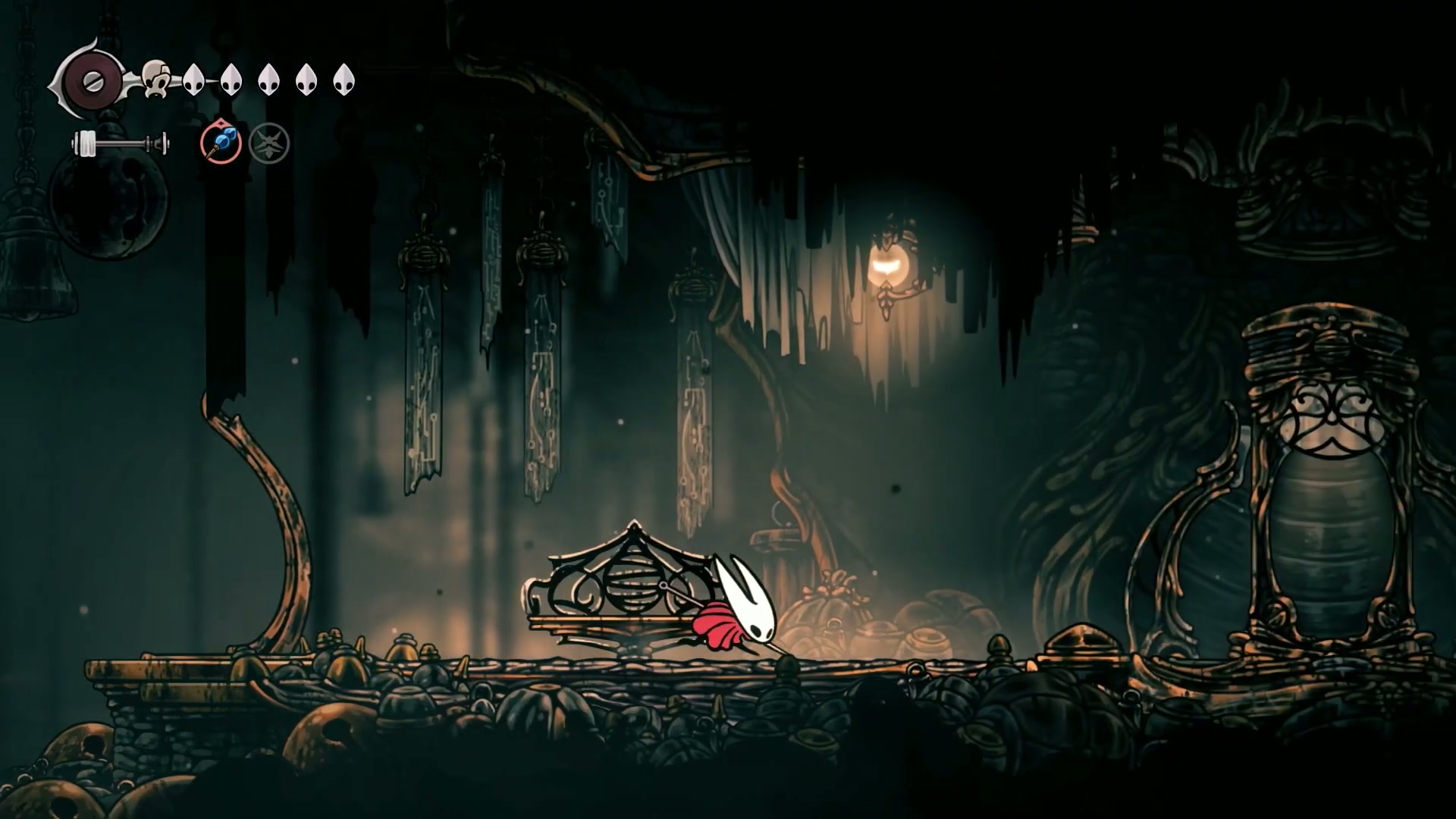Viewport: 1456px width, 819px height.
Task: Click the greyed-out bug emblem tool icon
Action: [x=269, y=143]
